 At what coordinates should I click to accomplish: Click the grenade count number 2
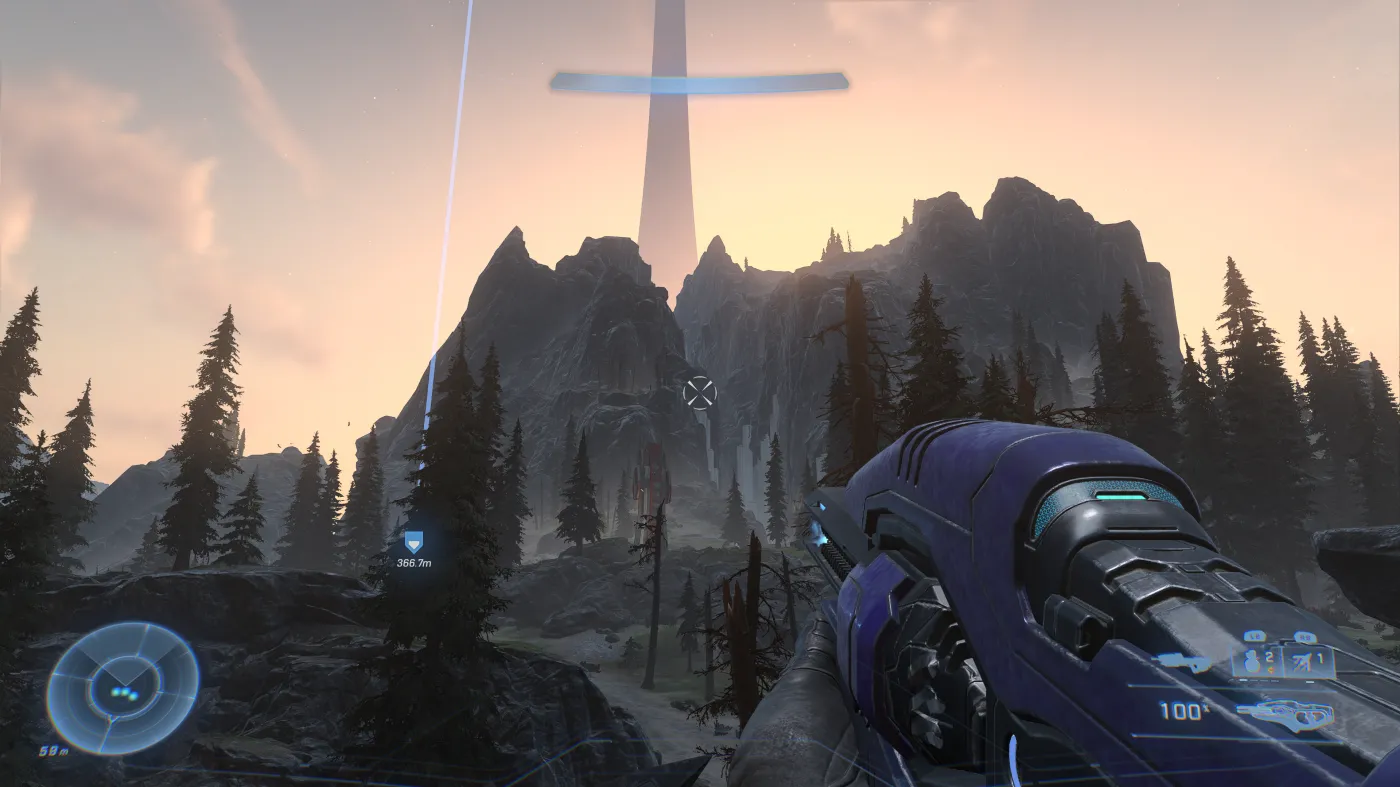pos(1268,656)
